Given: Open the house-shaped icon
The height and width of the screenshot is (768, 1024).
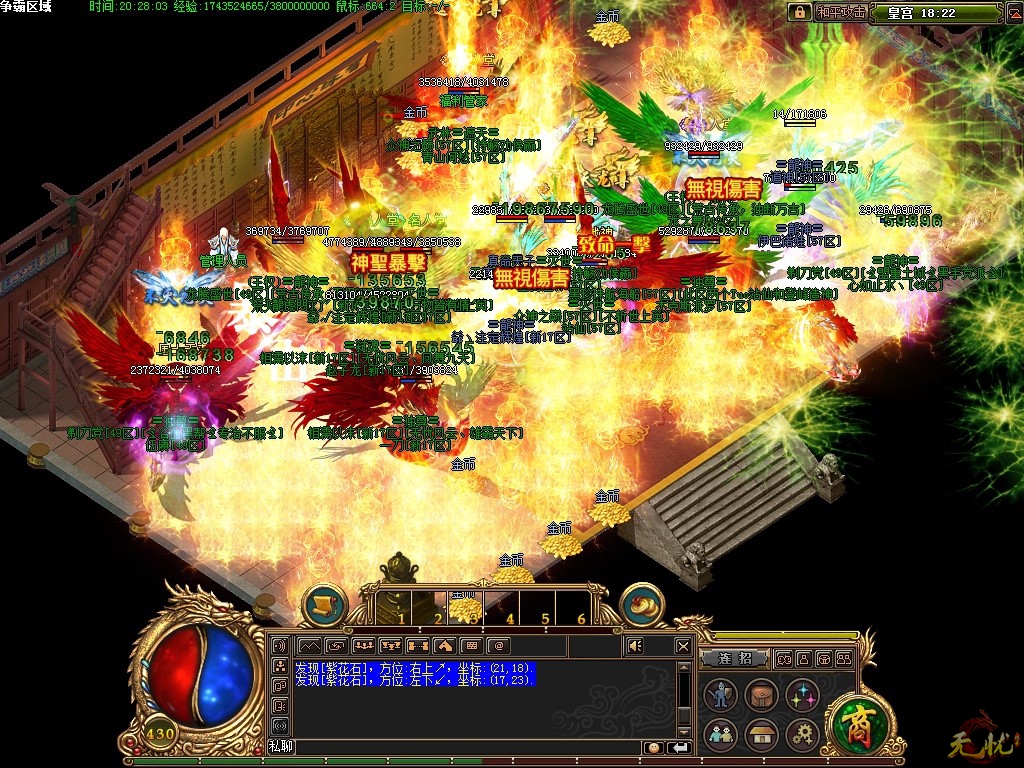Looking at the screenshot, I should 761,736.
